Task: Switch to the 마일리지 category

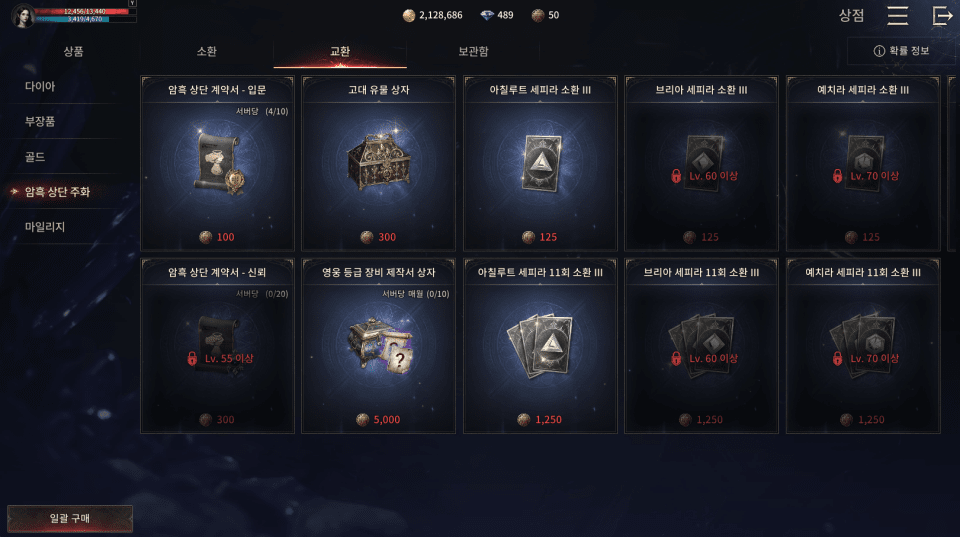Action: tap(45, 227)
